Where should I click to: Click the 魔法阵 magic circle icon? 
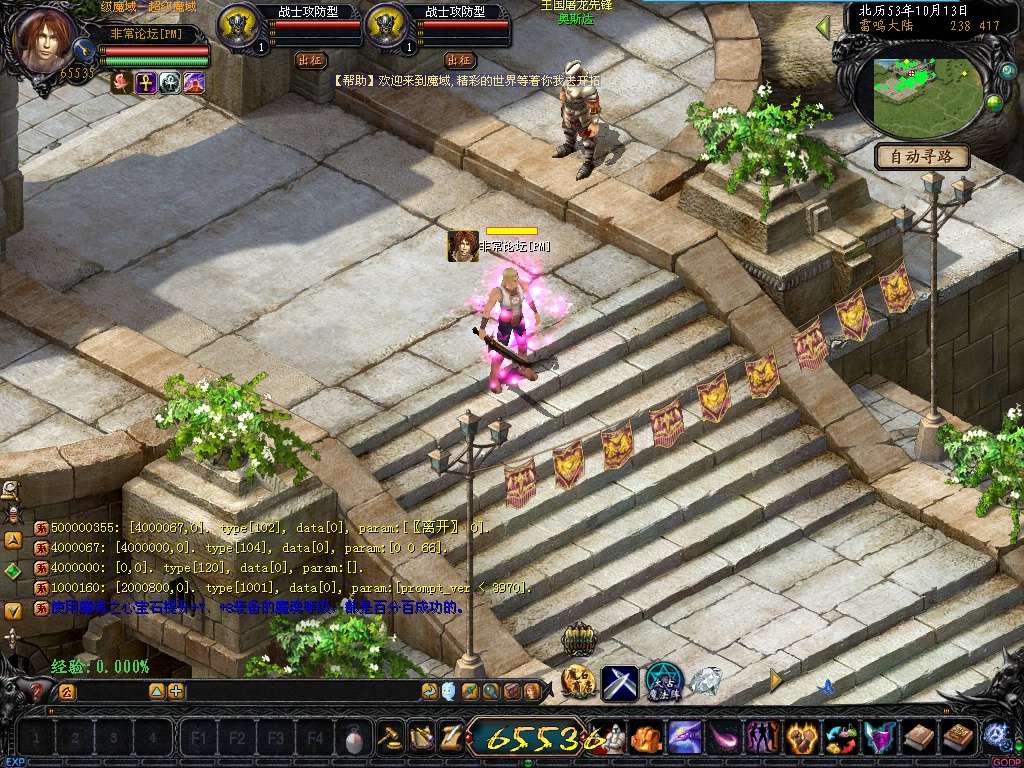(663, 682)
